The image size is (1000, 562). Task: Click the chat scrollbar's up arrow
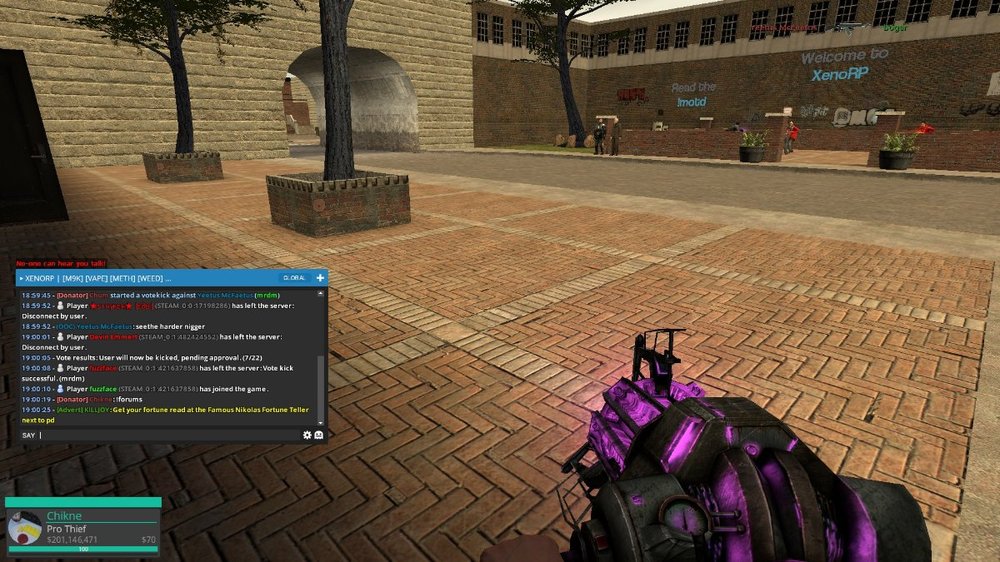point(321,295)
